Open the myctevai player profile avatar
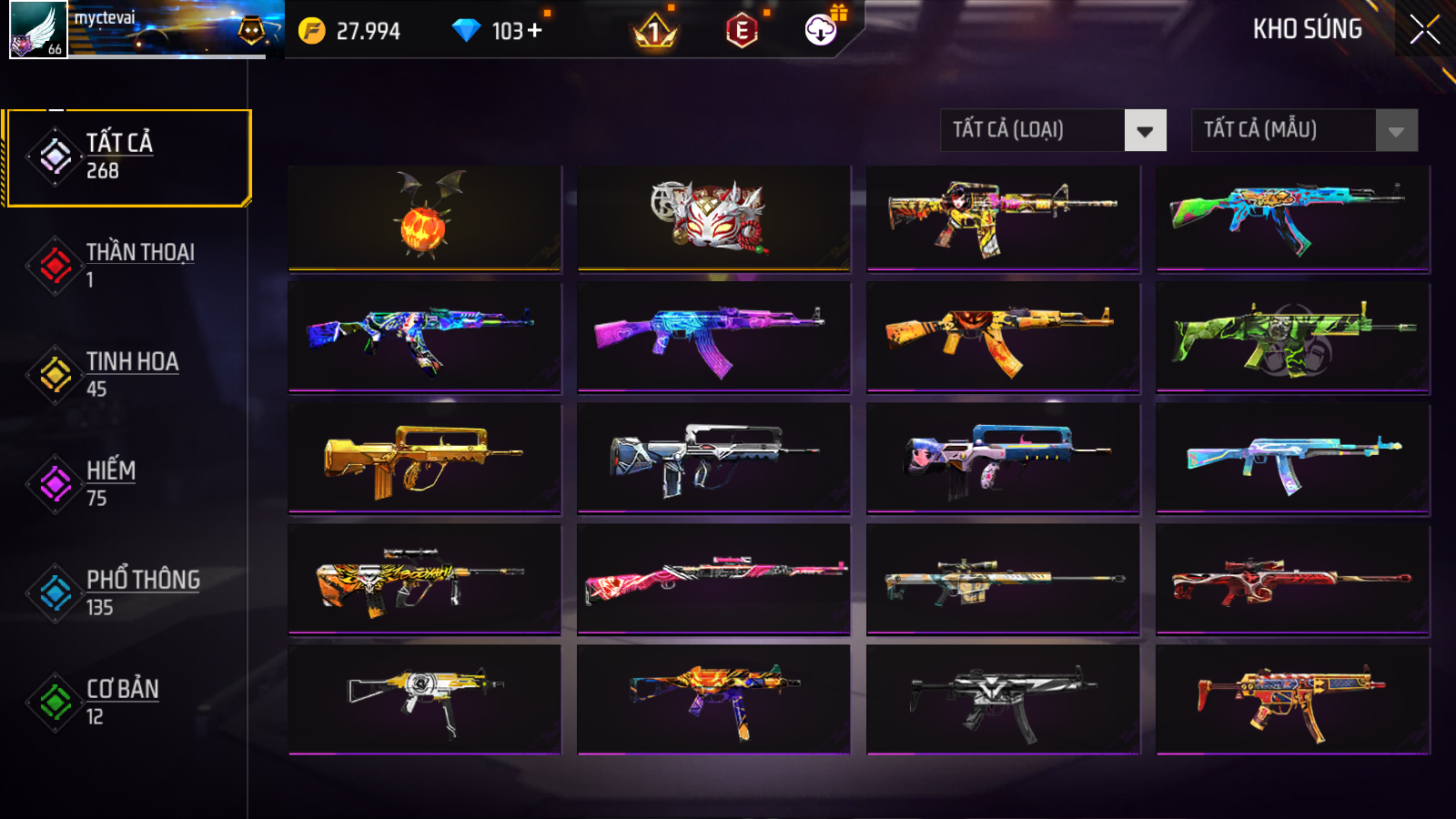This screenshot has height=819, width=1456. 38,29
